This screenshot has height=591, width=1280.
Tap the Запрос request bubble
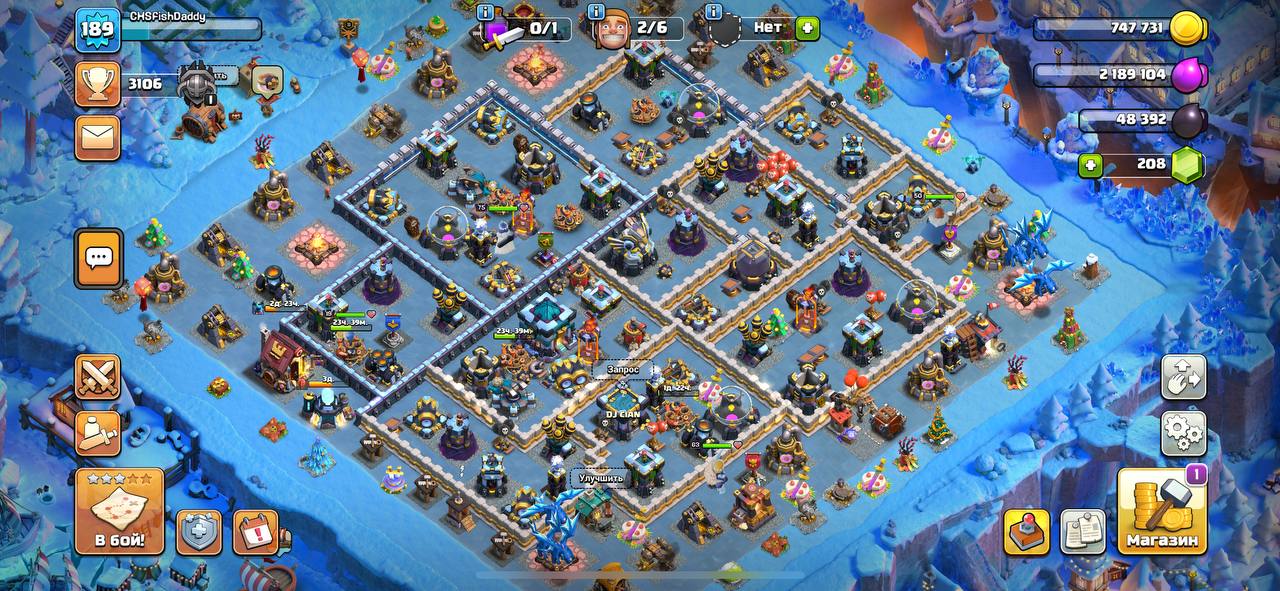(622, 369)
